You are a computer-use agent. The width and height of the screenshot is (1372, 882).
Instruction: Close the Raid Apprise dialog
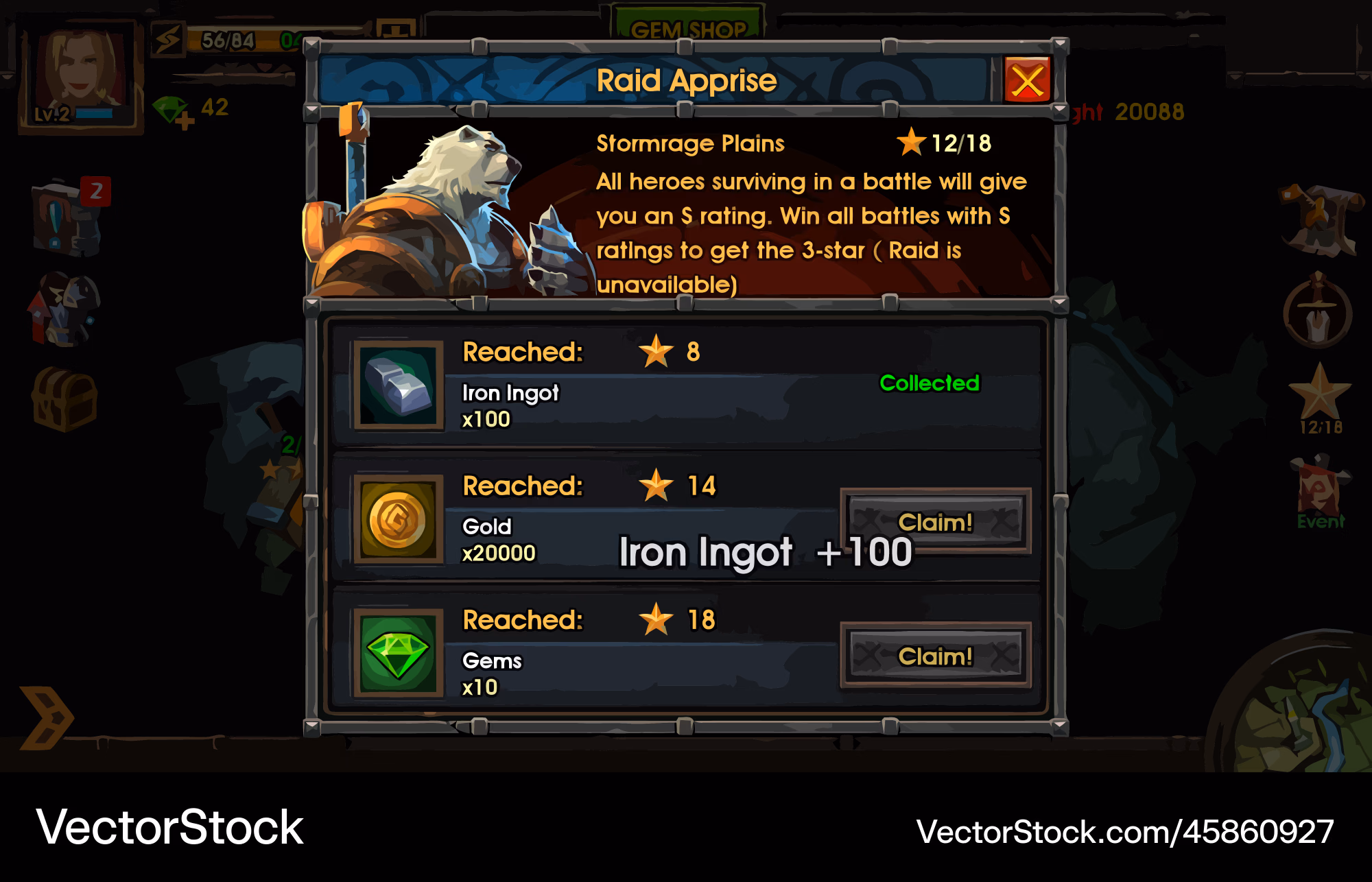coord(1027,80)
